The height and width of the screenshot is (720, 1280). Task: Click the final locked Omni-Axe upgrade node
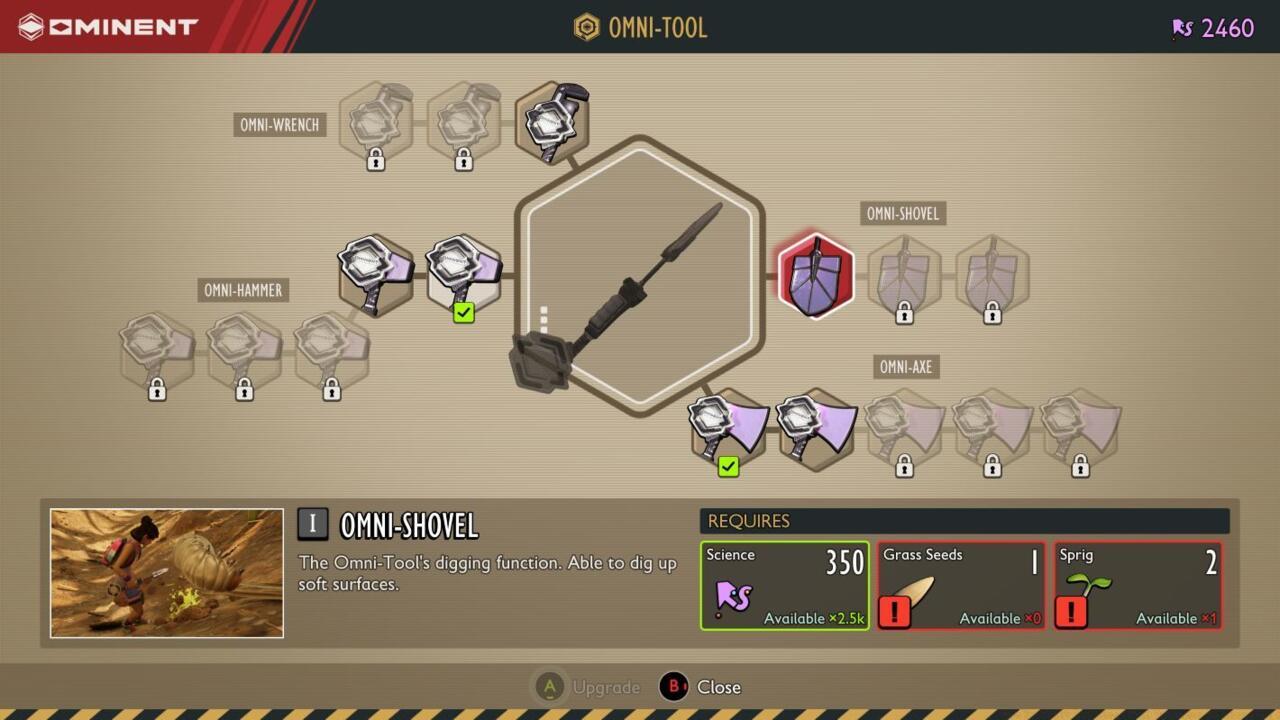click(x=1080, y=430)
